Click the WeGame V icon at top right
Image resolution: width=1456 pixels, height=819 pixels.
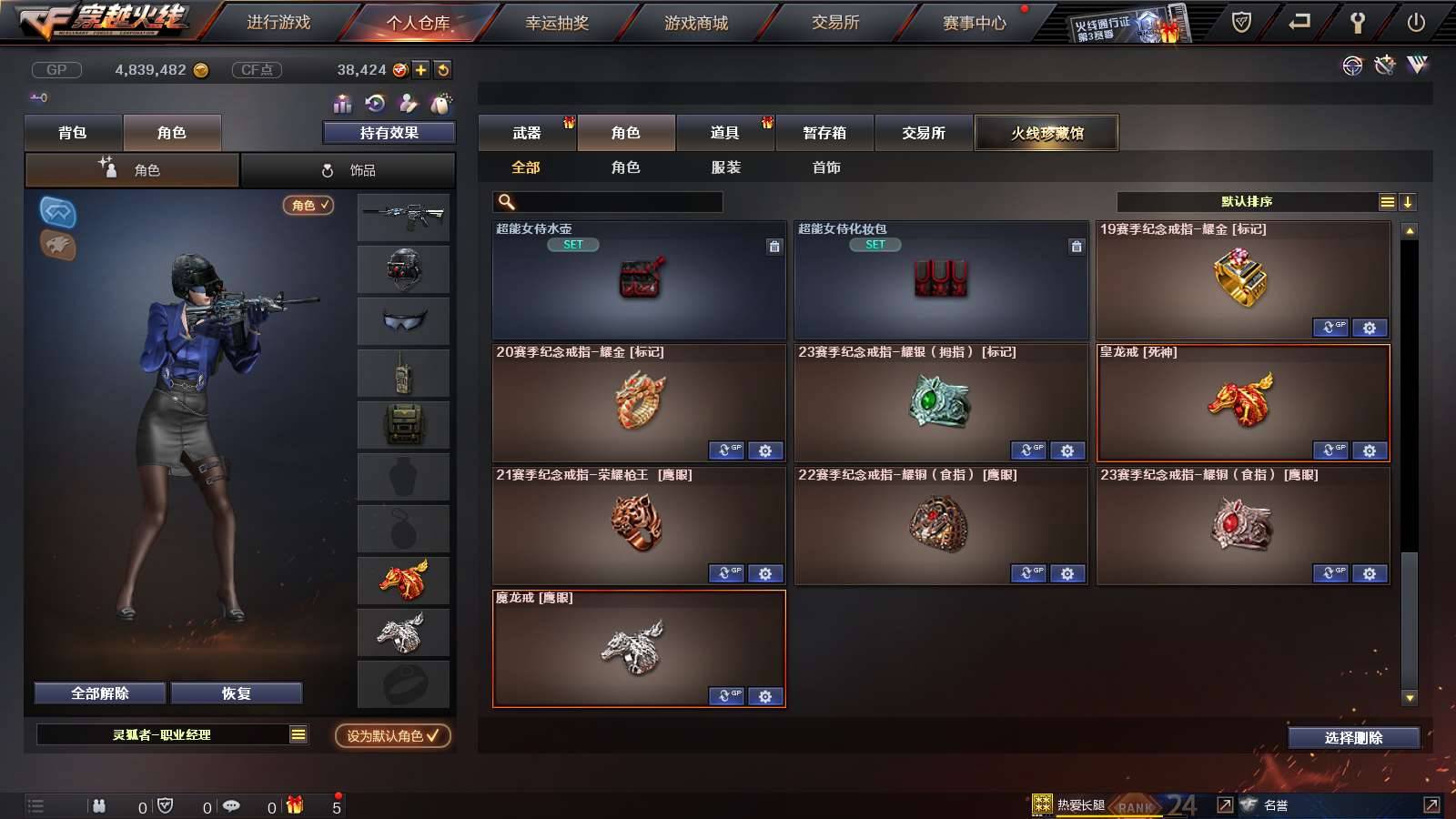(x=1417, y=66)
